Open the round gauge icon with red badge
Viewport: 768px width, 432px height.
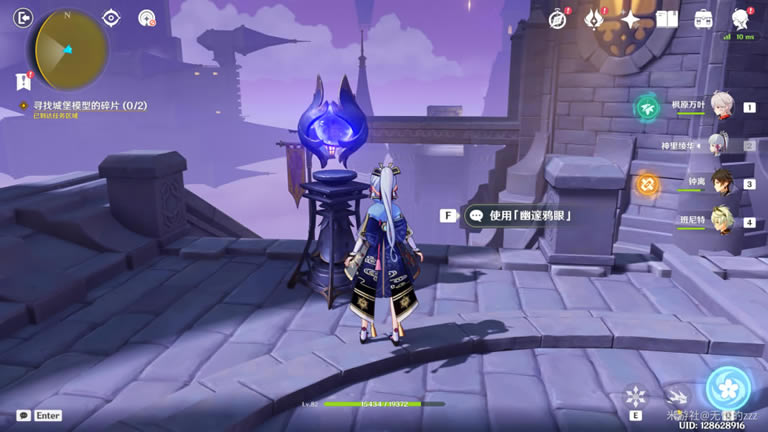pos(147,18)
